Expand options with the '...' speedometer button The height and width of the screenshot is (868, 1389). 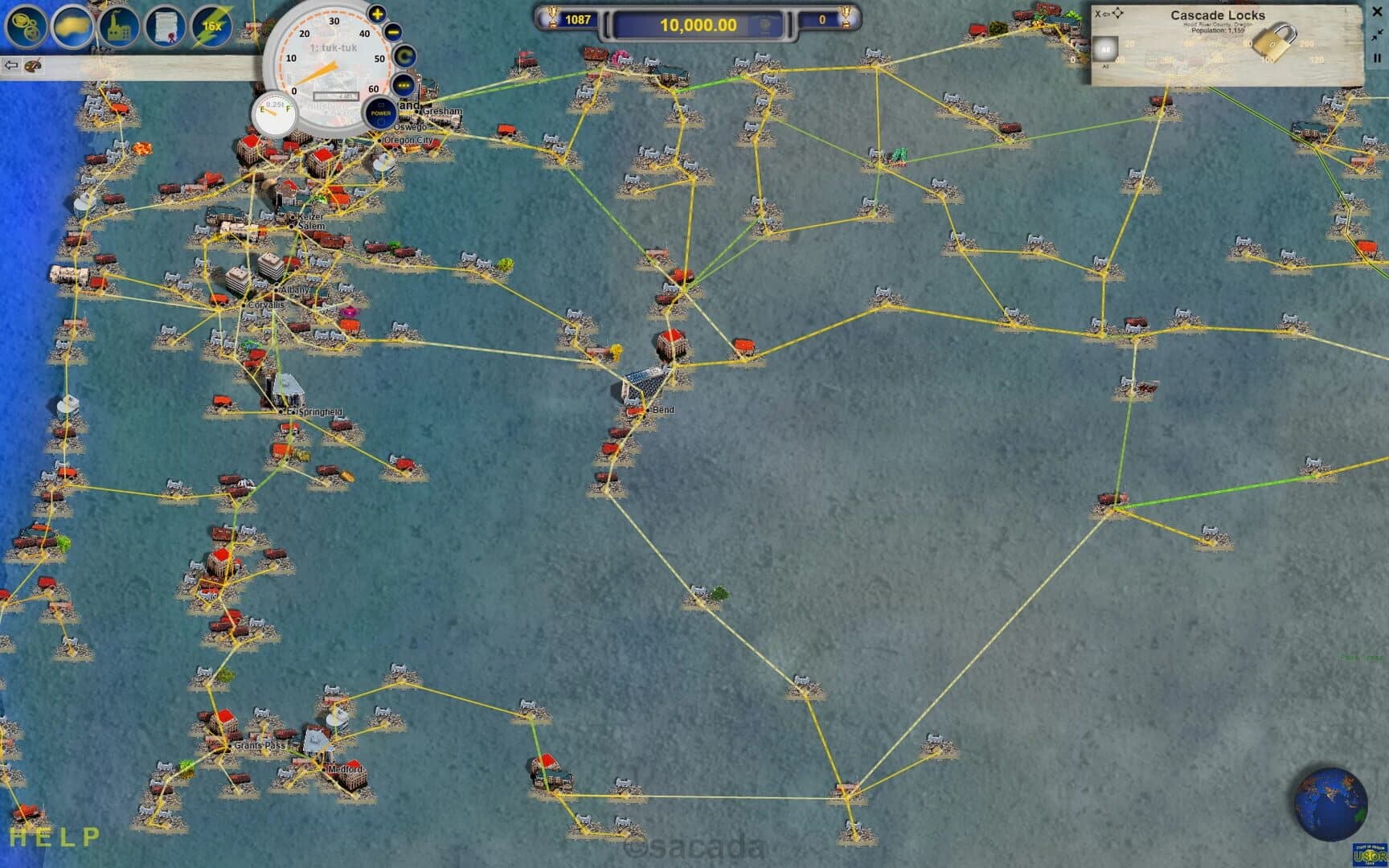(404, 84)
